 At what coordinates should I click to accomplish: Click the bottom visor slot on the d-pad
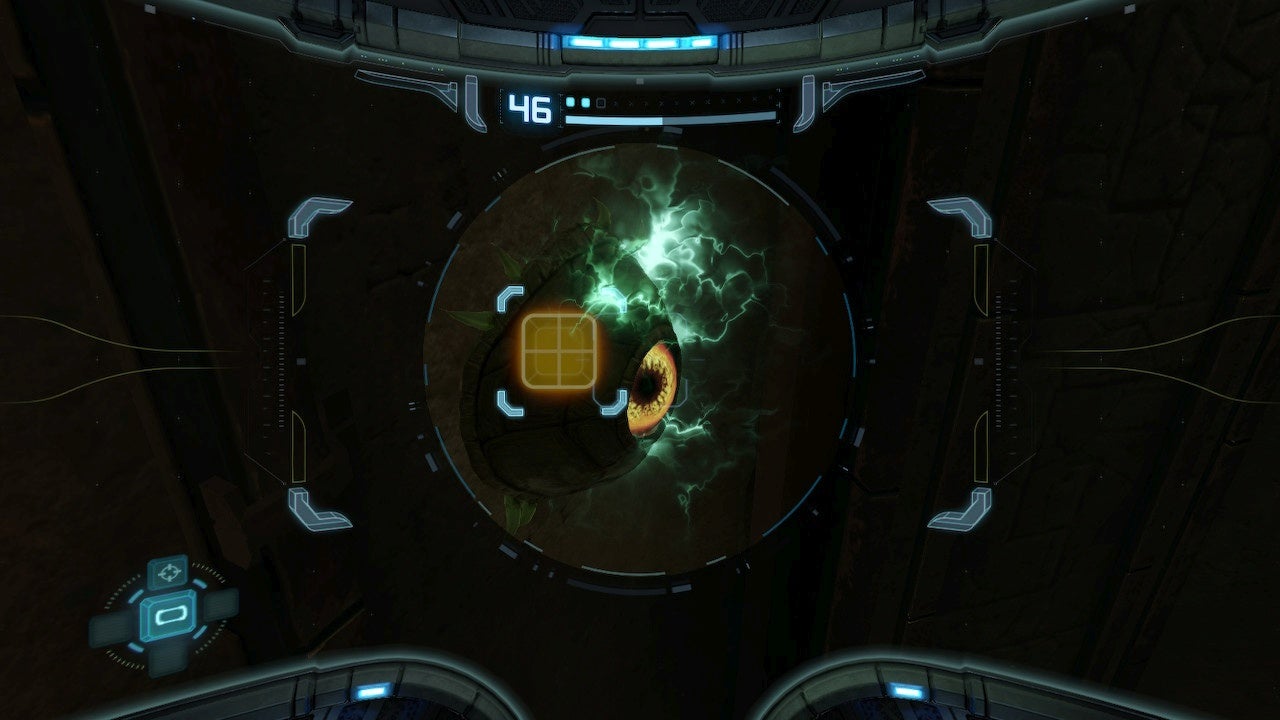click(x=168, y=660)
